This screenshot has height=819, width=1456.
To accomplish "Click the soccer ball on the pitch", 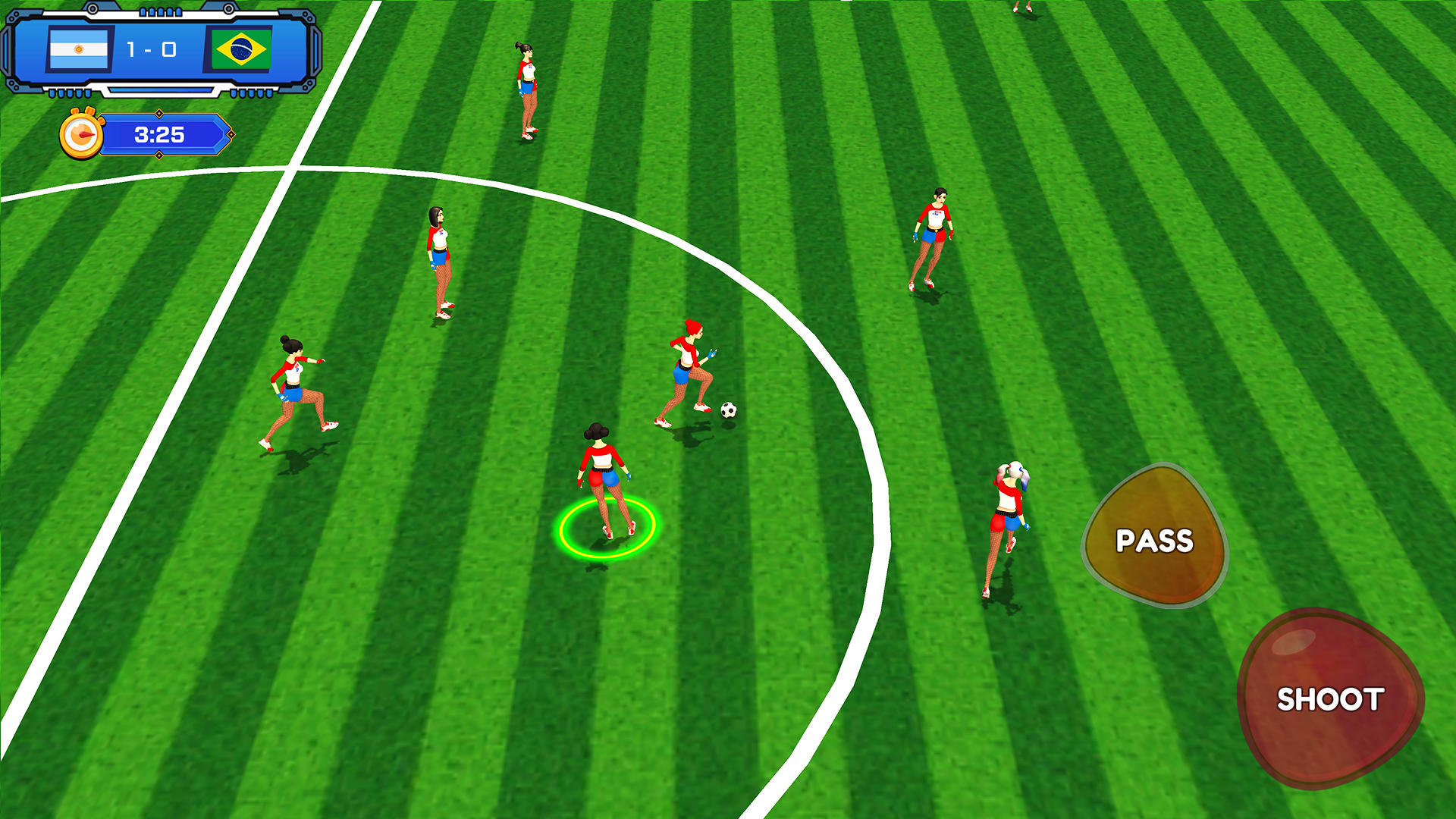I will pos(727,409).
